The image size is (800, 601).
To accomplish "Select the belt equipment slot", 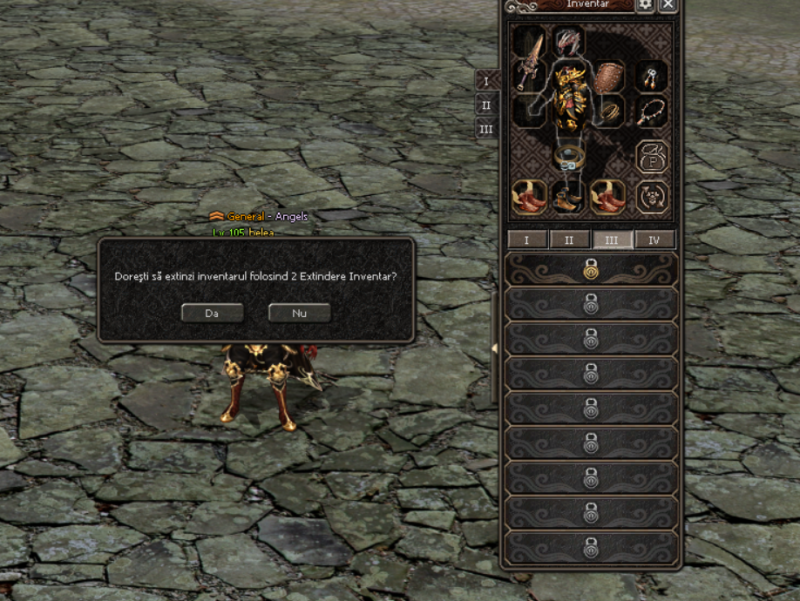I will point(569,157).
